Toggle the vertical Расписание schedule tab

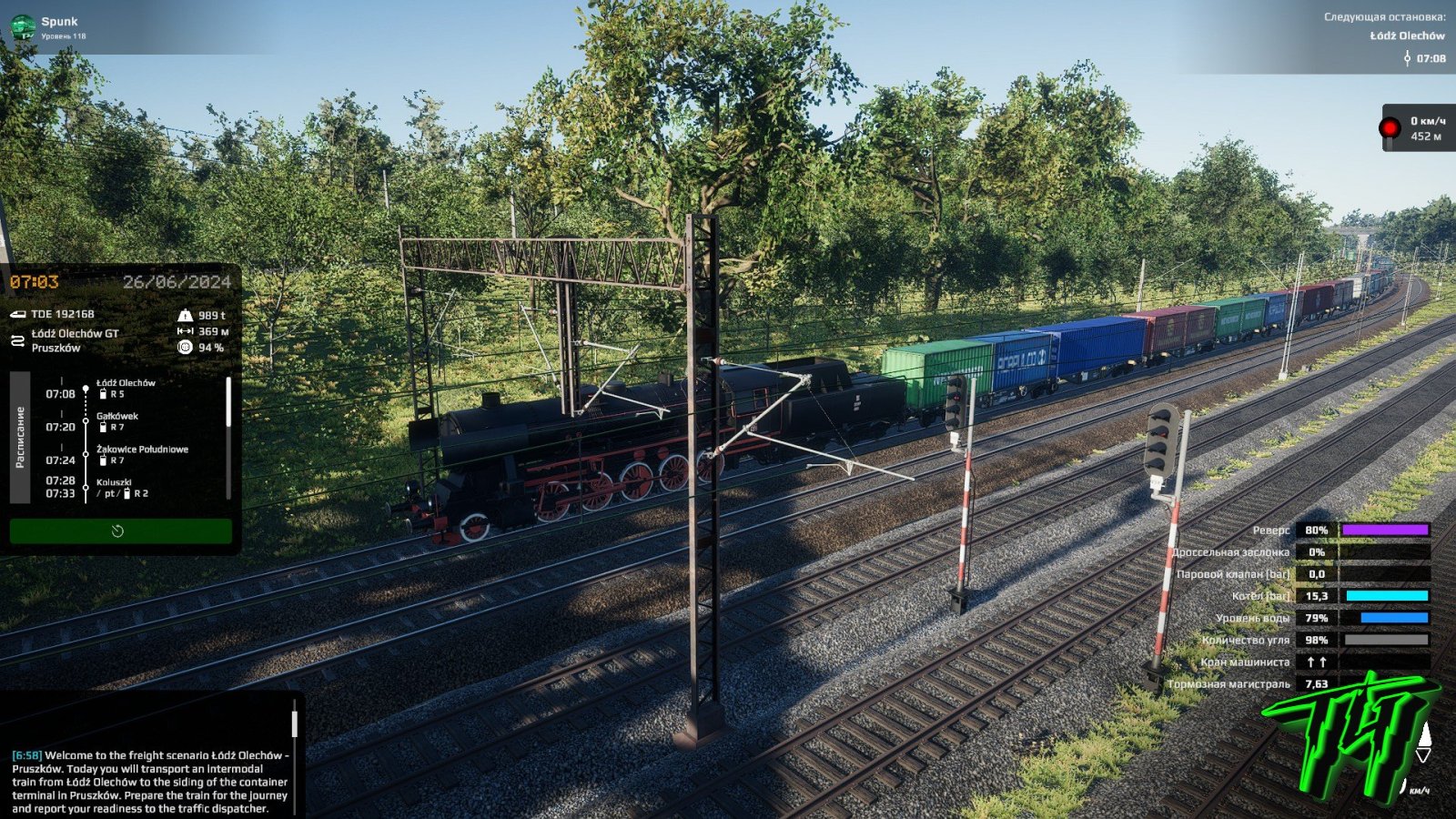coord(20,437)
